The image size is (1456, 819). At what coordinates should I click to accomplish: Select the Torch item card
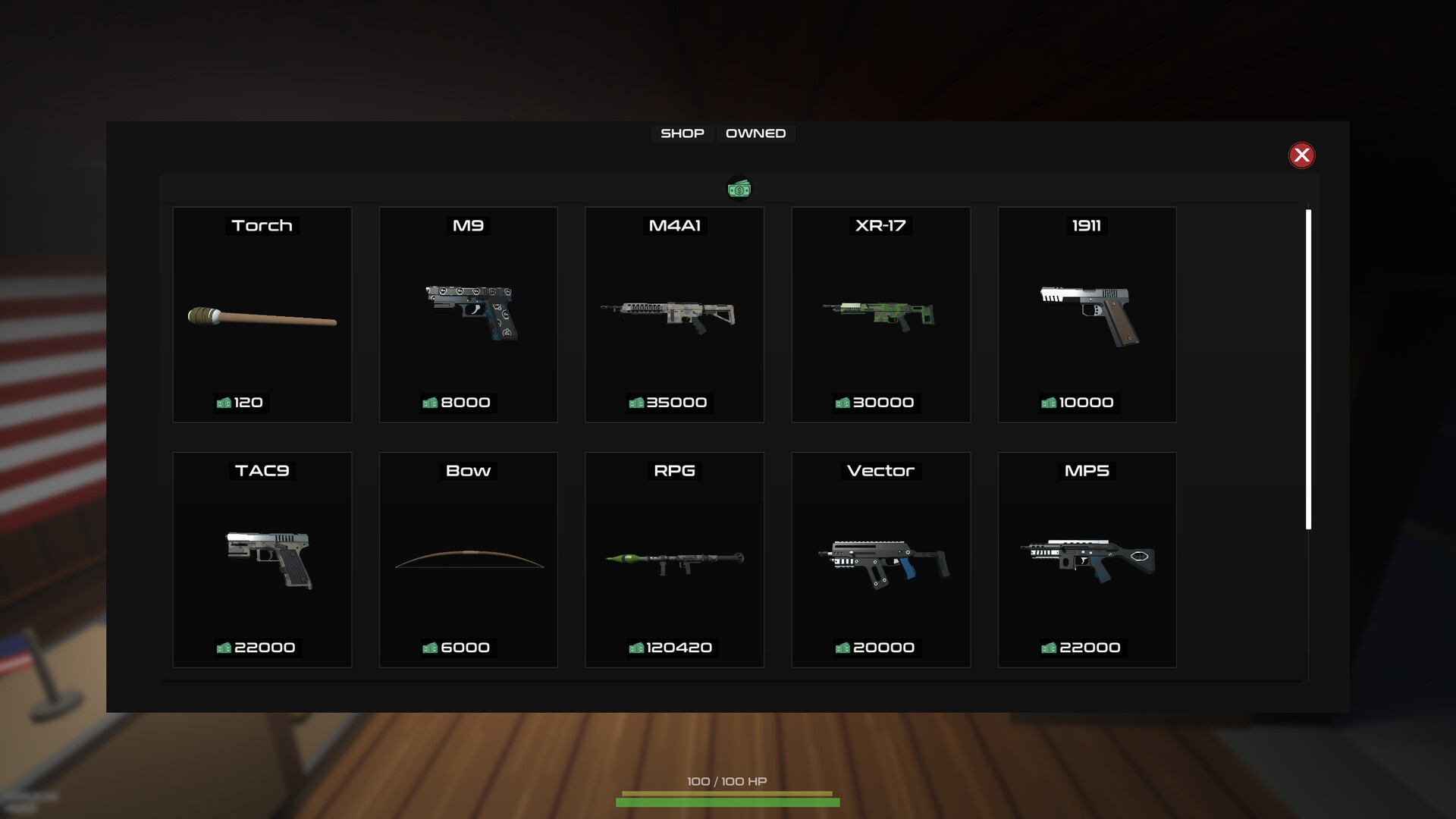coord(262,315)
